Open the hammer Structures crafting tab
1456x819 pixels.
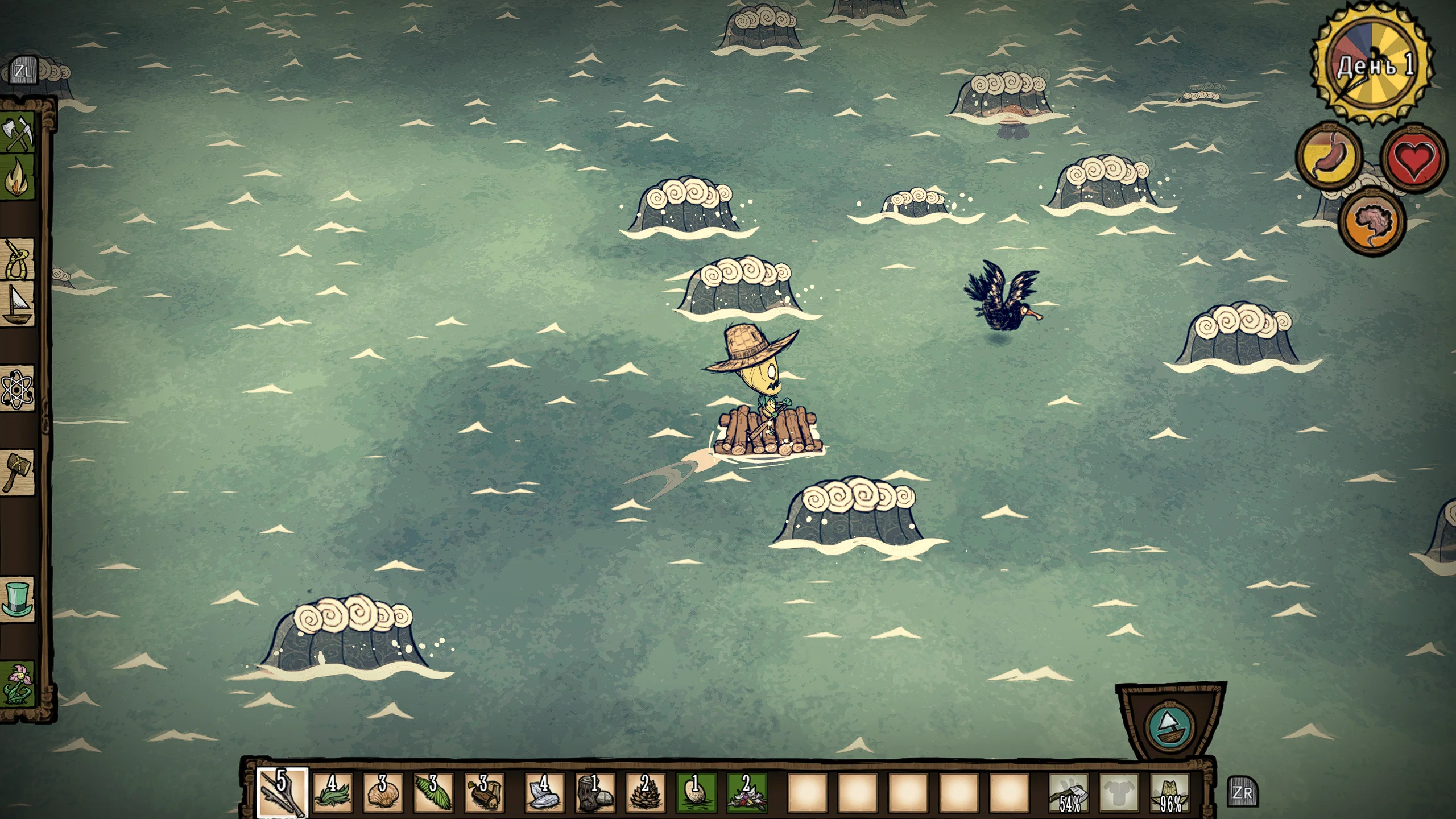(17, 471)
